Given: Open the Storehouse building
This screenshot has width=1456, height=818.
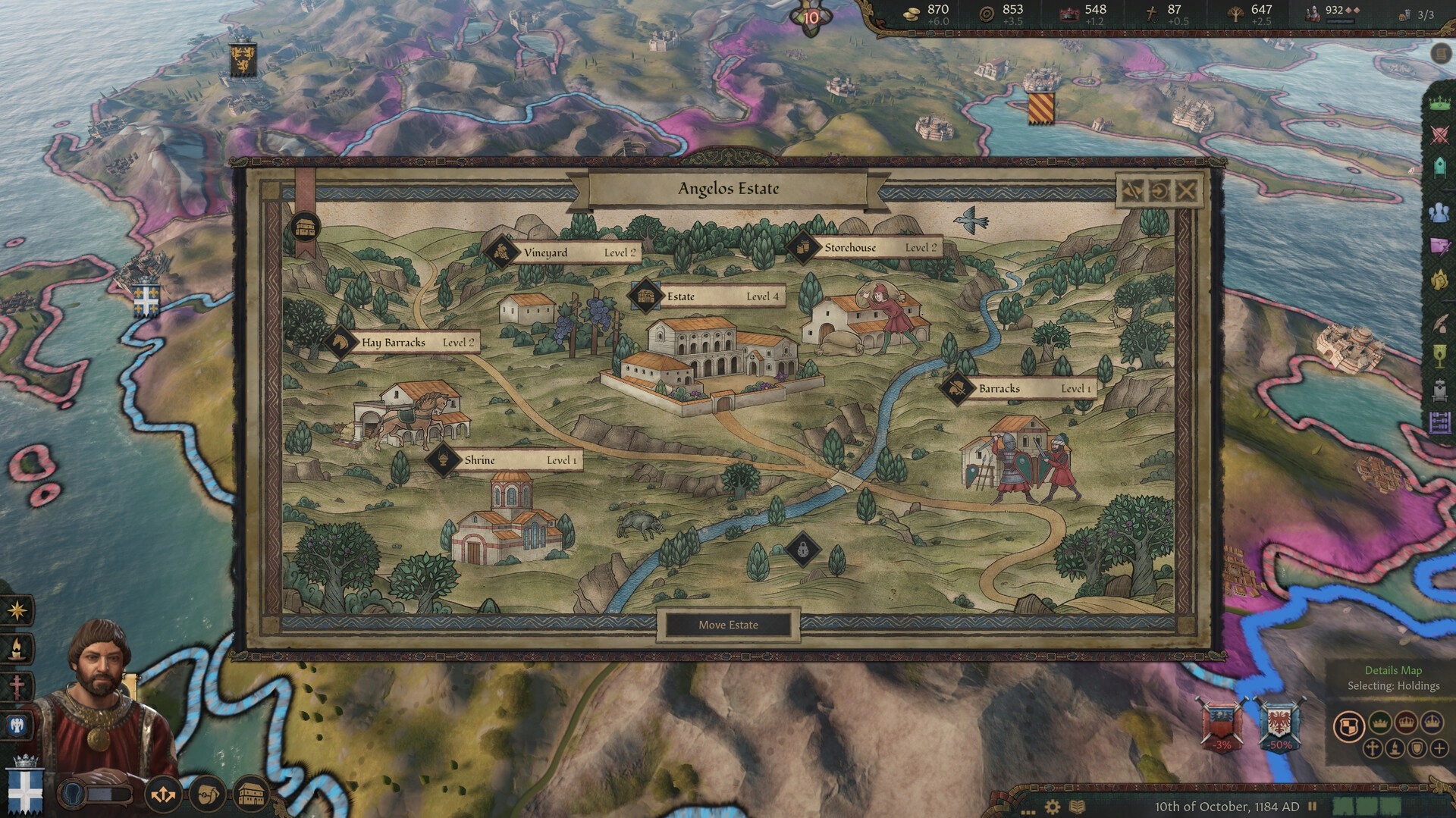Looking at the screenshot, I should coord(864,247).
